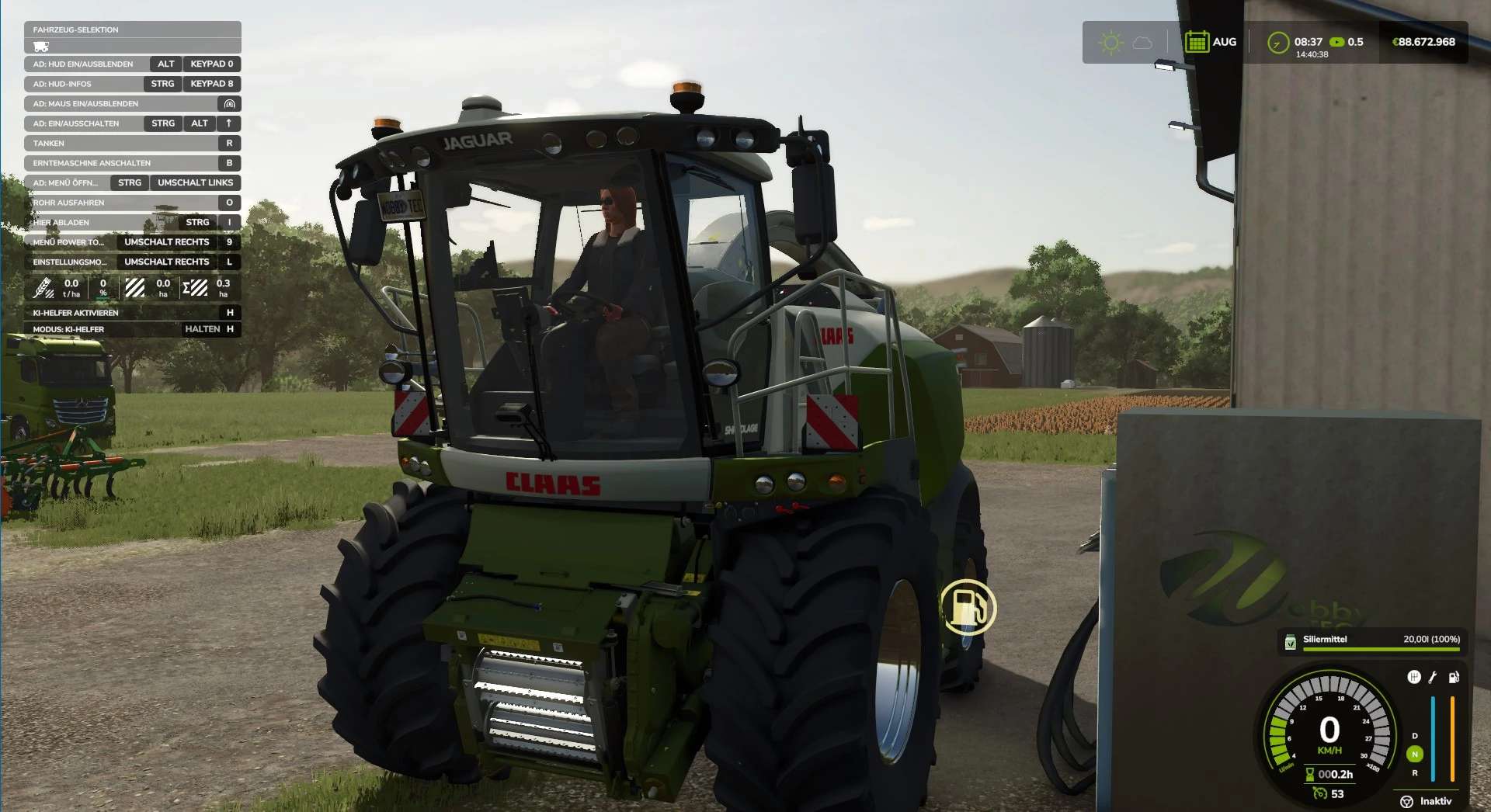Click the fuel station icon on dashboard
This screenshot has height=812, width=1491.
(x=1453, y=677)
